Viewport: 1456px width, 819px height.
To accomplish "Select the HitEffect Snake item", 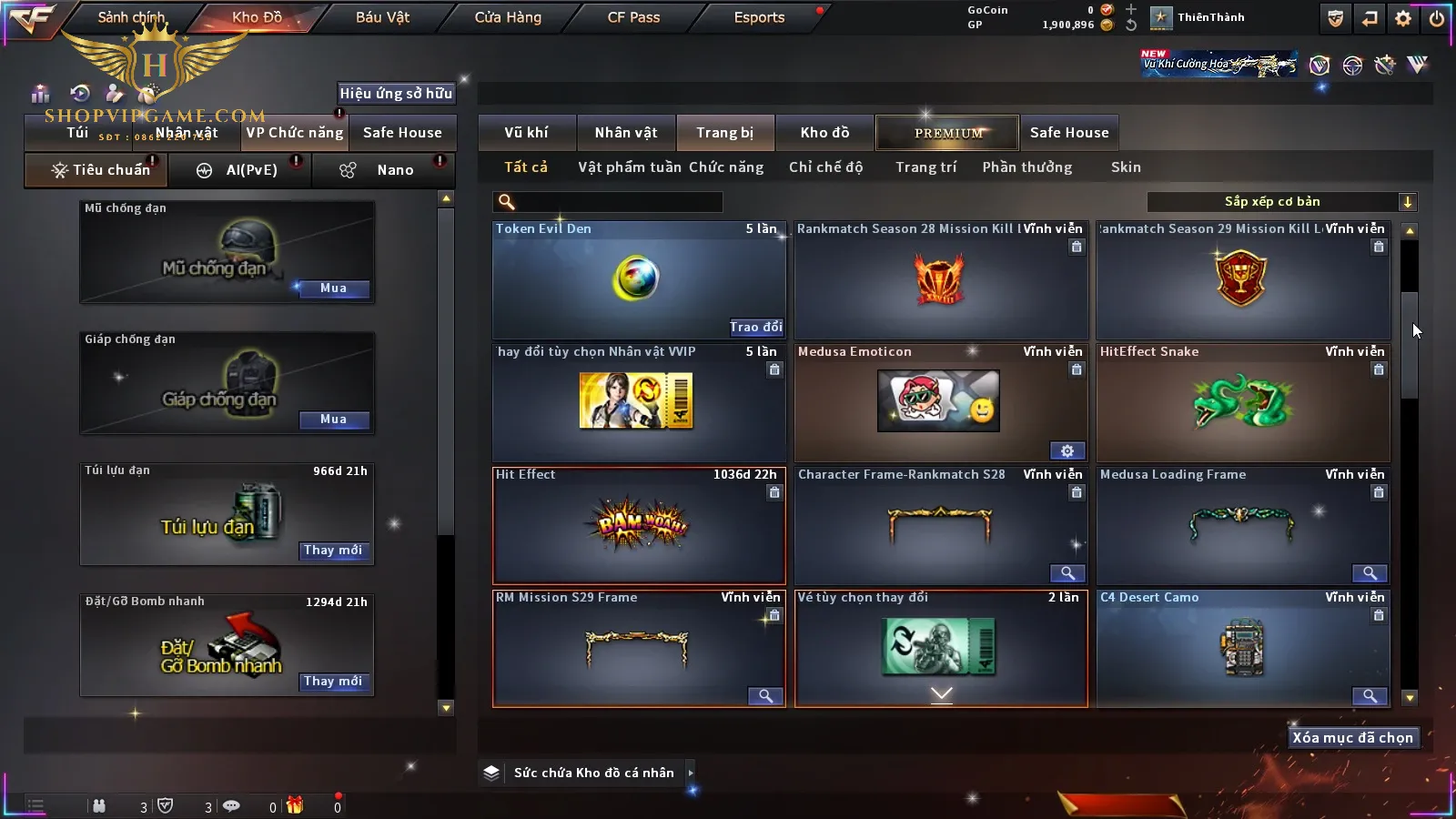I will click(1242, 402).
